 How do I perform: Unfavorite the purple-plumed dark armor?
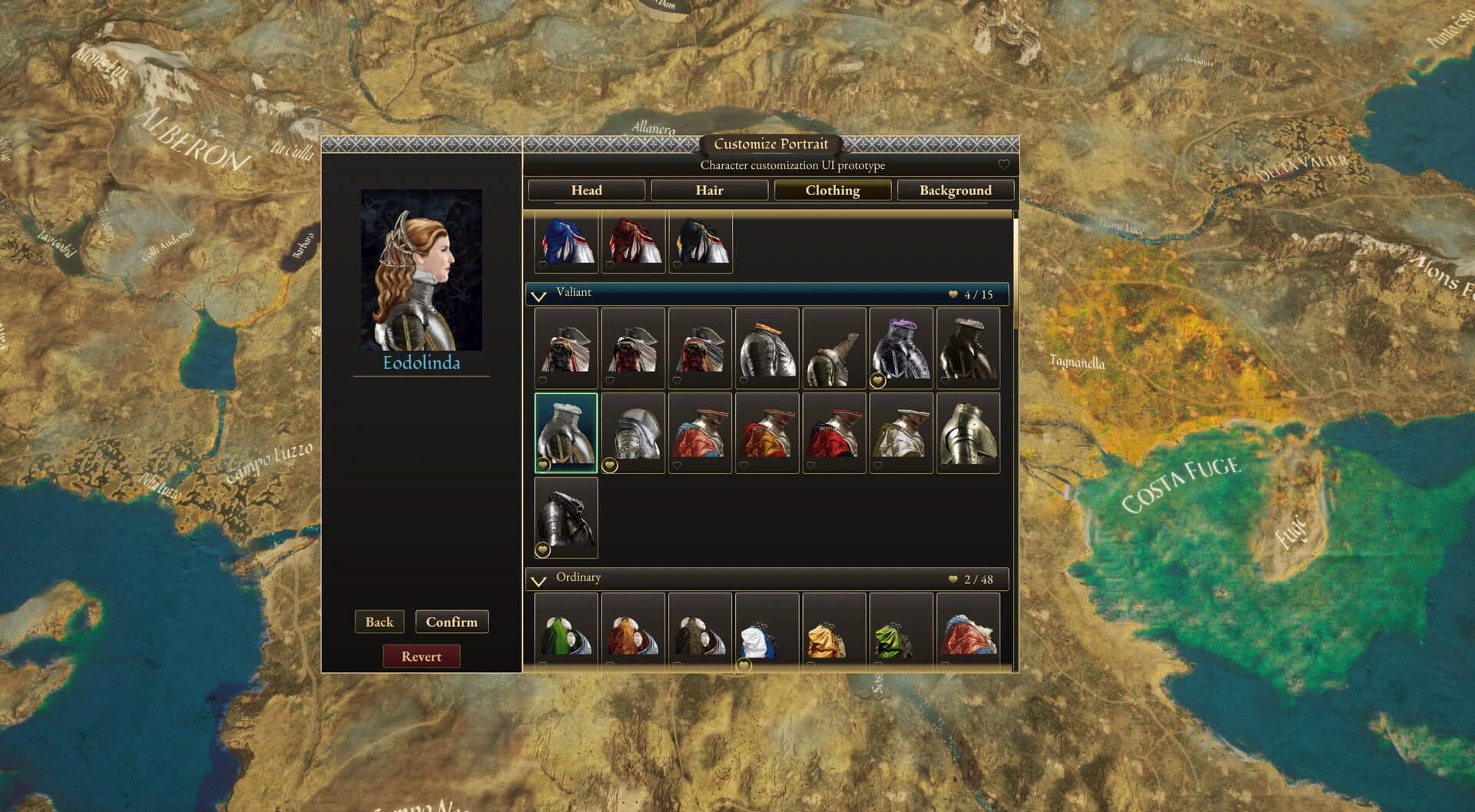pyautogui.click(x=877, y=379)
